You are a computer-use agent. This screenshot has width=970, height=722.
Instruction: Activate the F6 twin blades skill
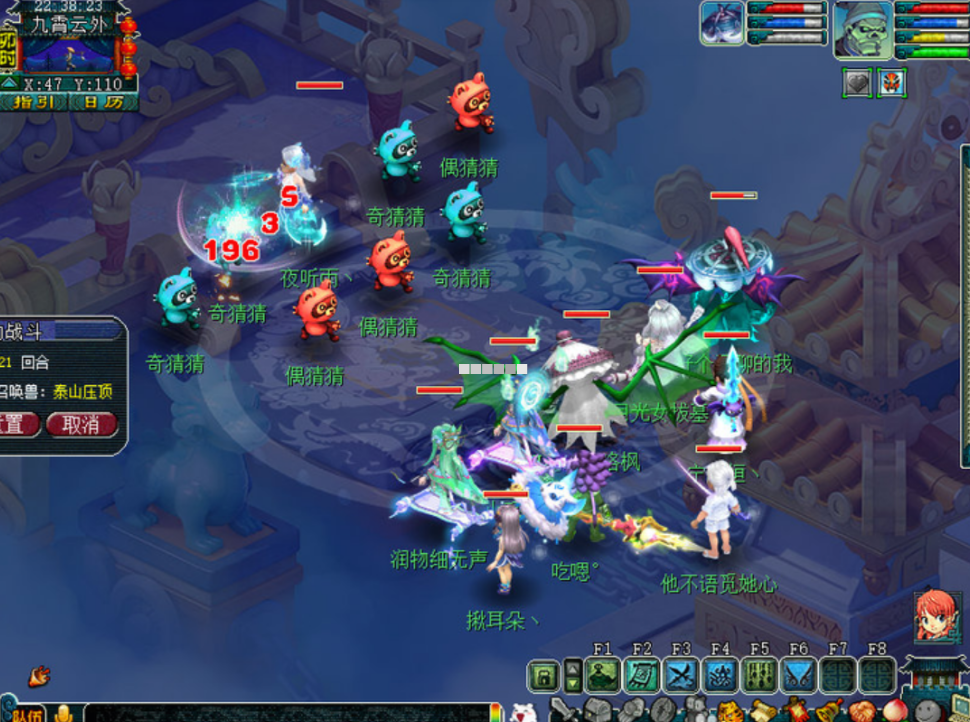(798, 676)
